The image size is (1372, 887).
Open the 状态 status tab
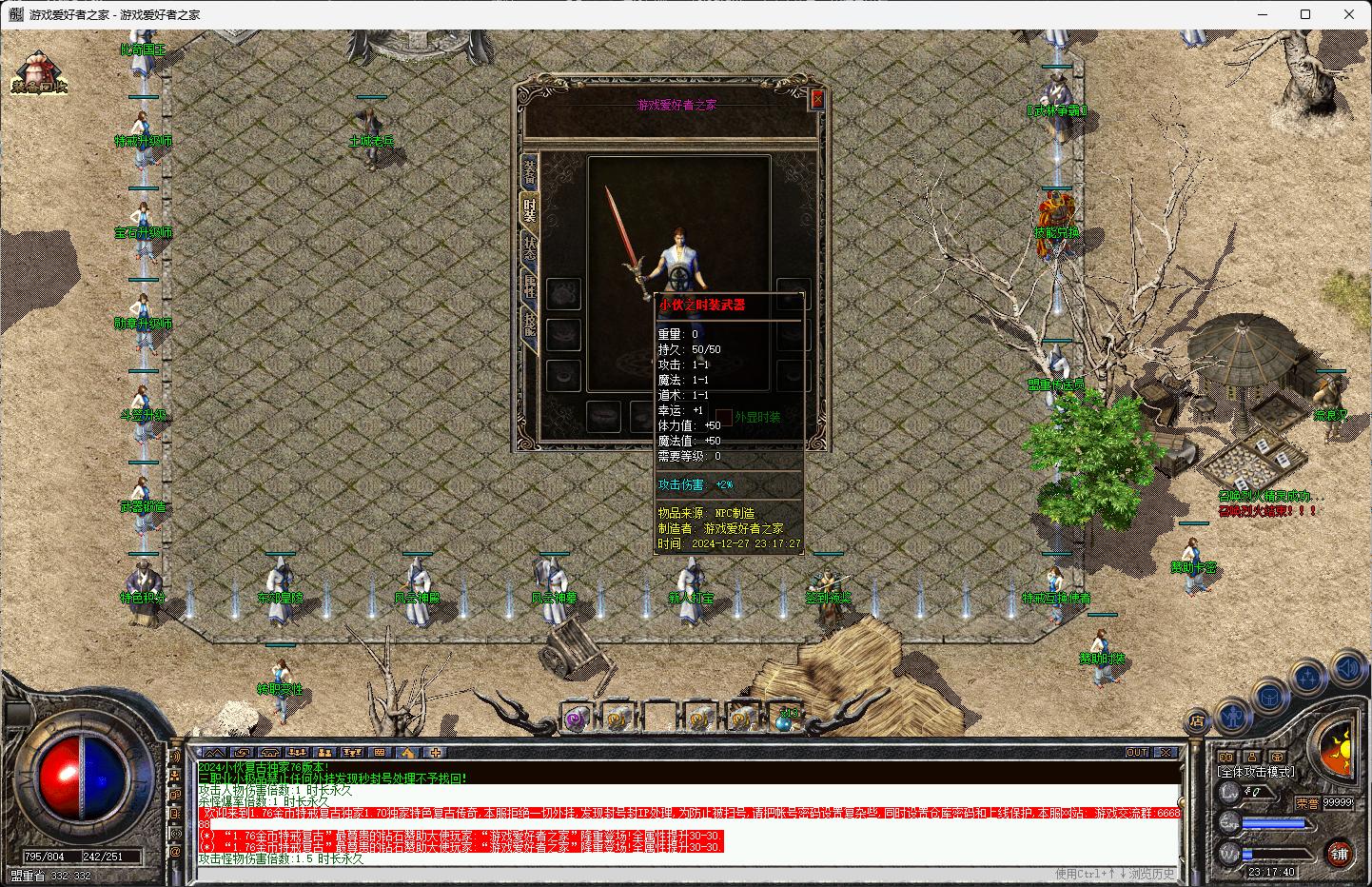click(x=529, y=248)
